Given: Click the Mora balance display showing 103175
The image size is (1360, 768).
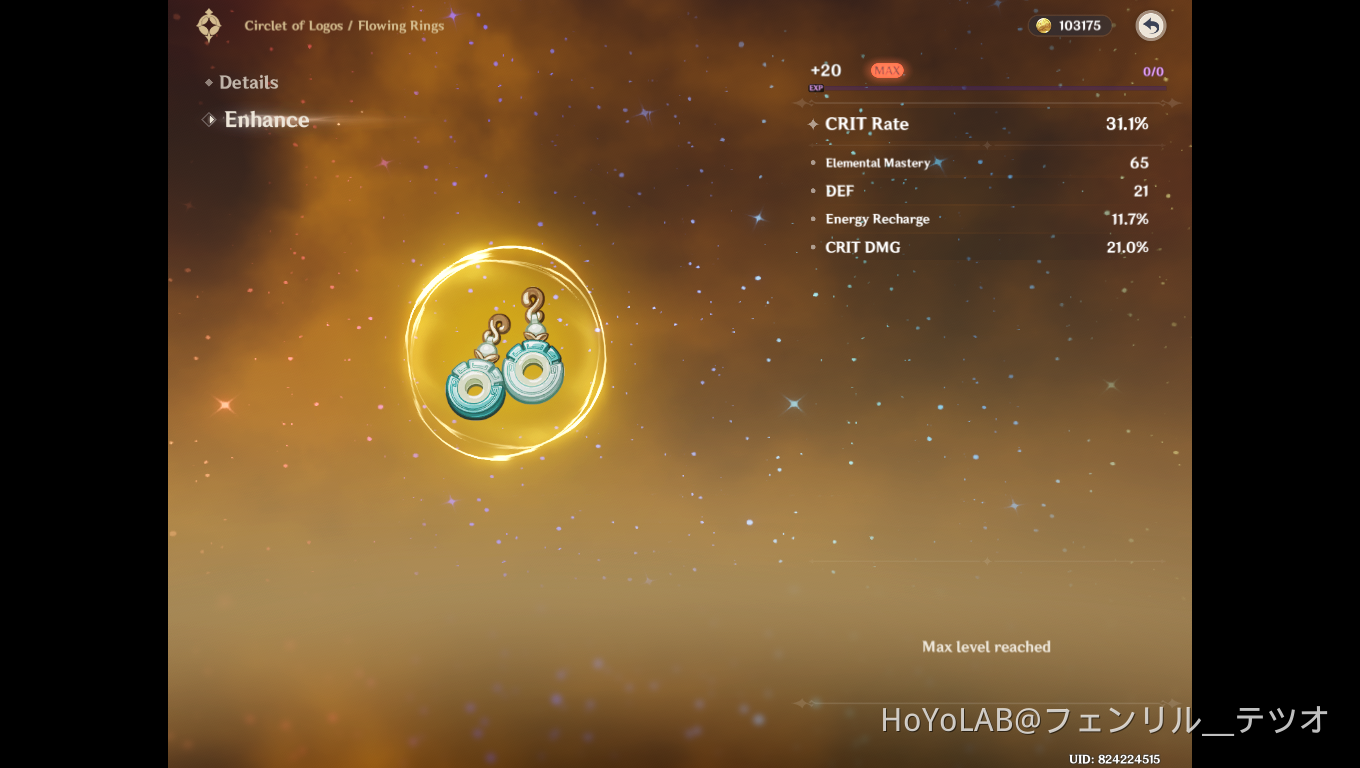Looking at the screenshot, I should (1070, 26).
